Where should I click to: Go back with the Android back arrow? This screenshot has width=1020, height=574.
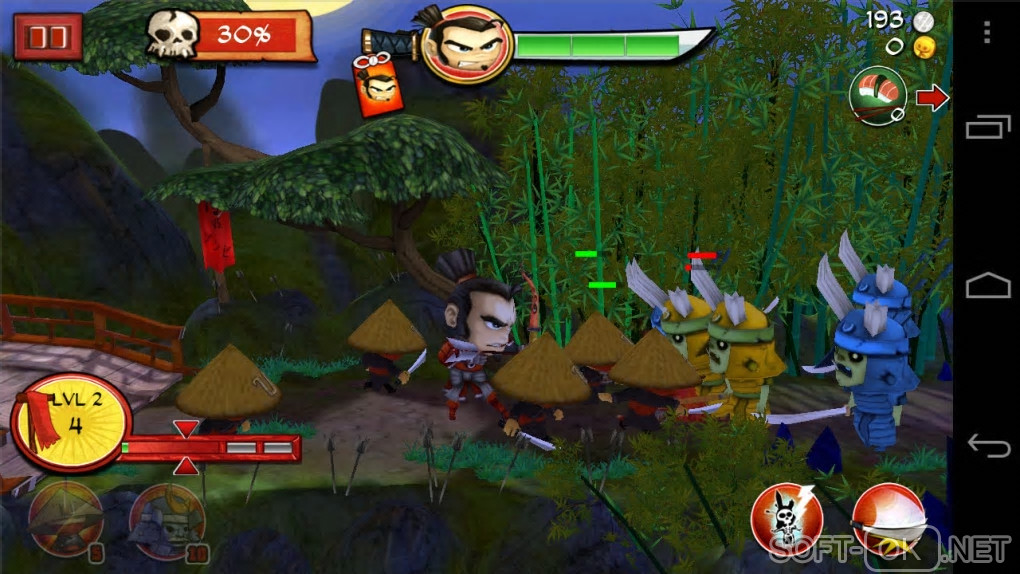pos(987,443)
